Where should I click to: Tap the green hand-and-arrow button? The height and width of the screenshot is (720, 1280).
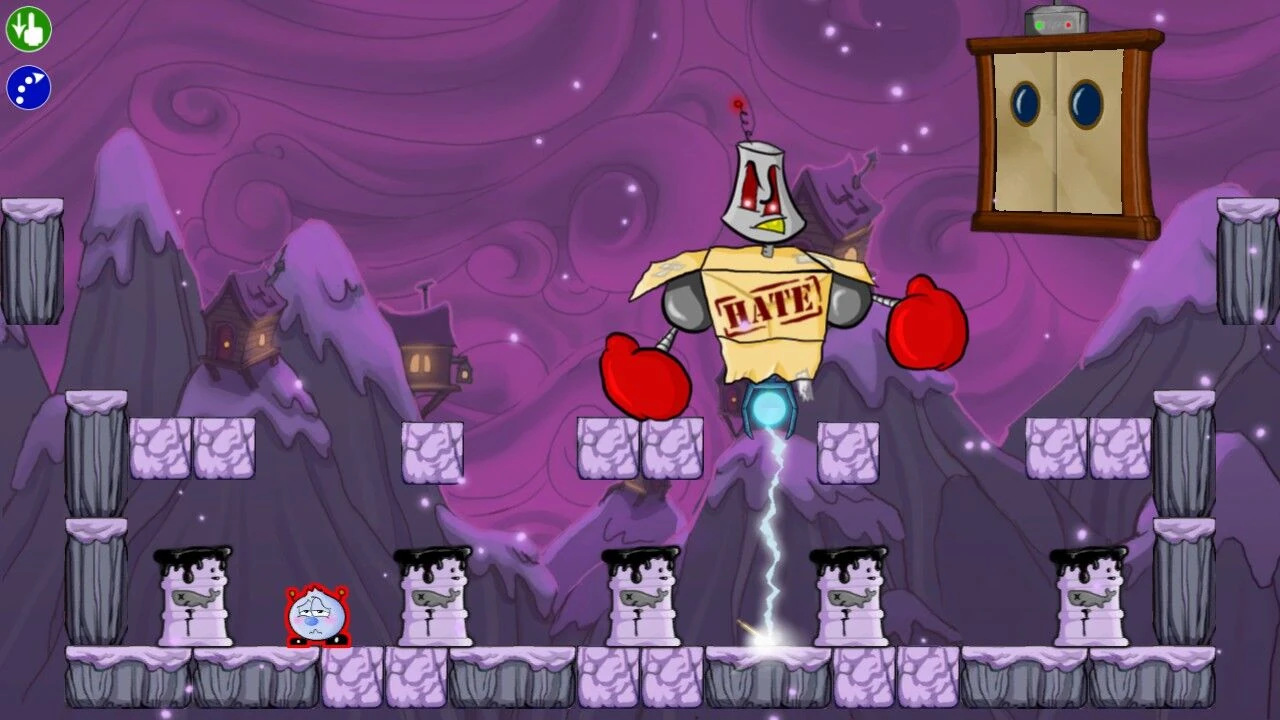pyautogui.click(x=28, y=28)
